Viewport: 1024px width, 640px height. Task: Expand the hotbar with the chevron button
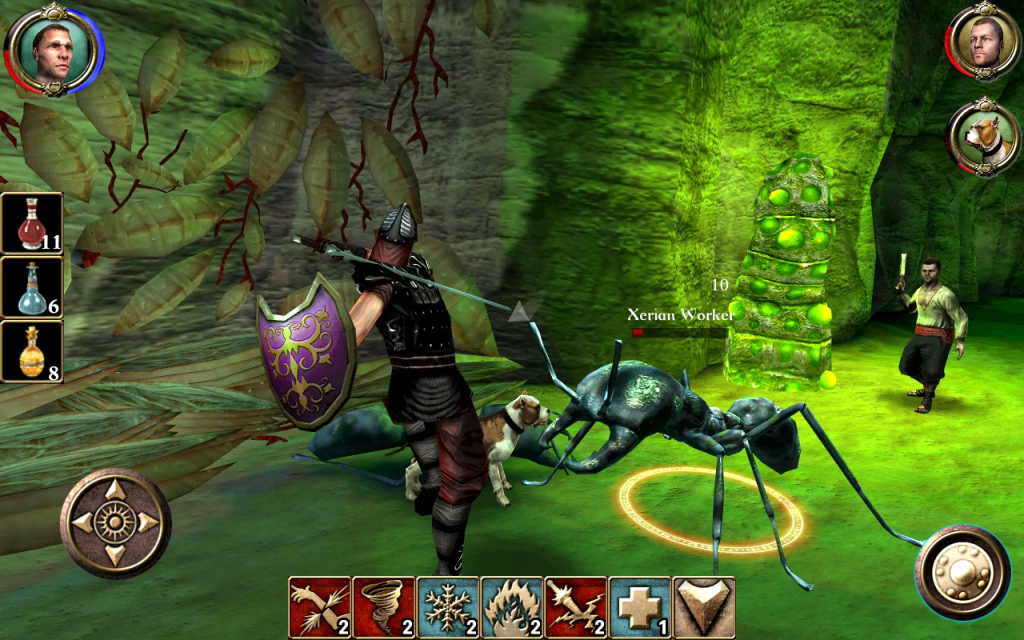(x=704, y=607)
